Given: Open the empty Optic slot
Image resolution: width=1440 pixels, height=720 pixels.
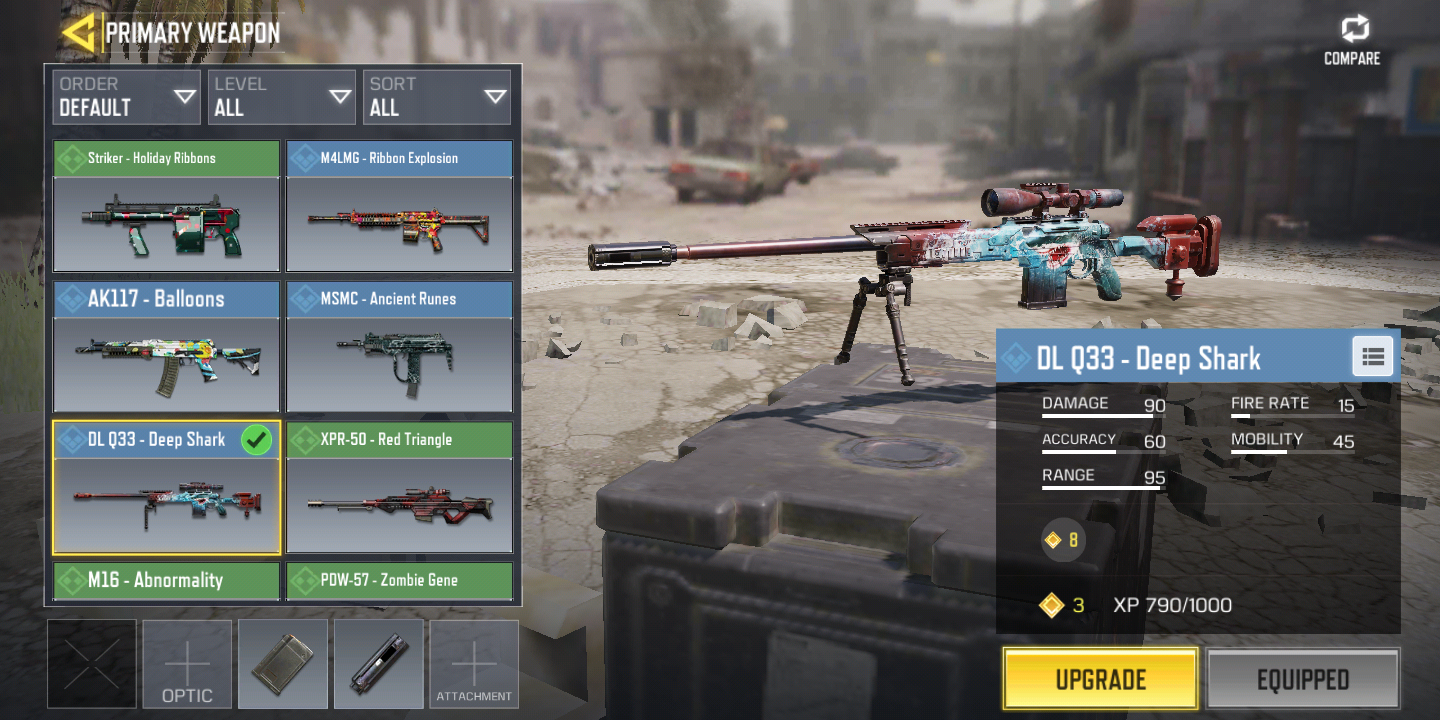Looking at the screenshot, I should click(187, 664).
